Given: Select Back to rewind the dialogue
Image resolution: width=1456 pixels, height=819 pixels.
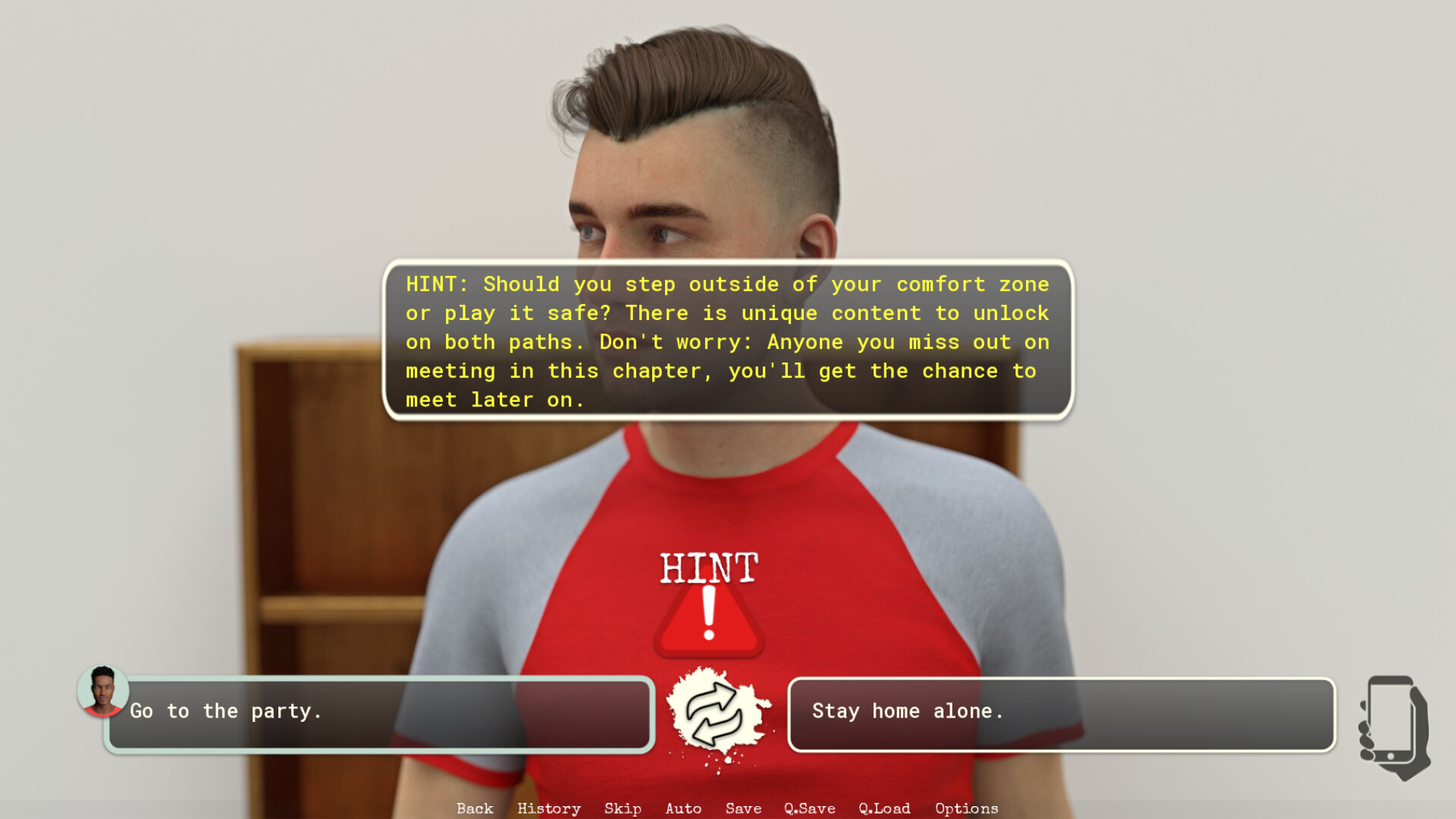Looking at the screenshot, I should point(474,808).
